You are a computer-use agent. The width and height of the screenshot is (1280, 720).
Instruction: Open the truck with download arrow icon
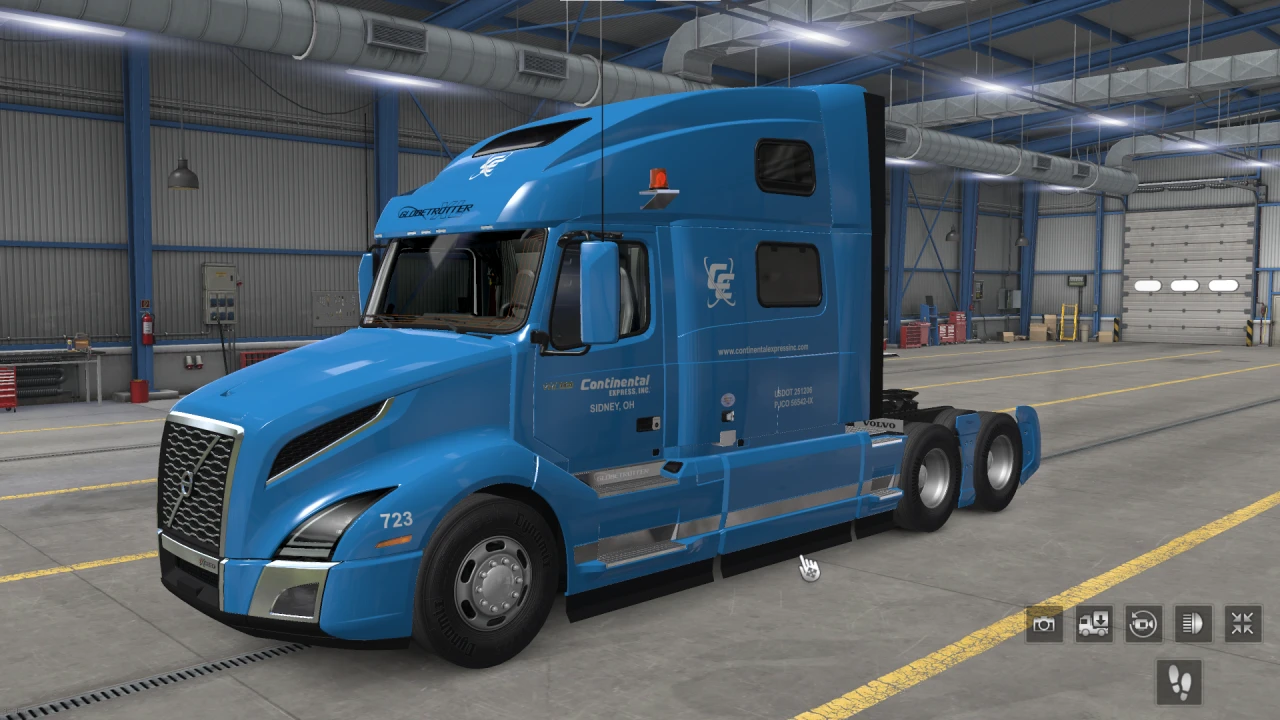point(1094,623)
